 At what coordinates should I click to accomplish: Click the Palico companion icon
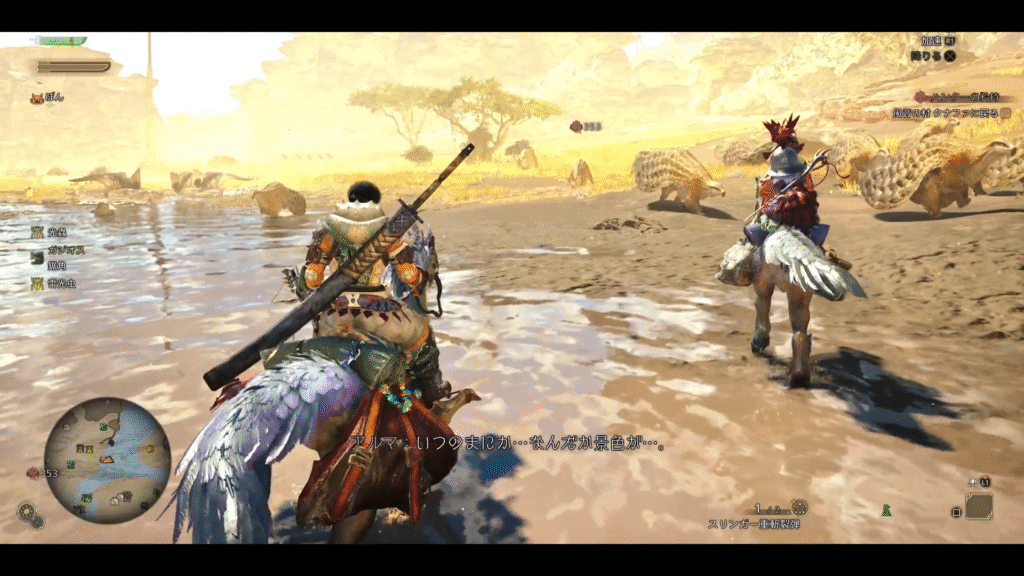pos(37,98)
